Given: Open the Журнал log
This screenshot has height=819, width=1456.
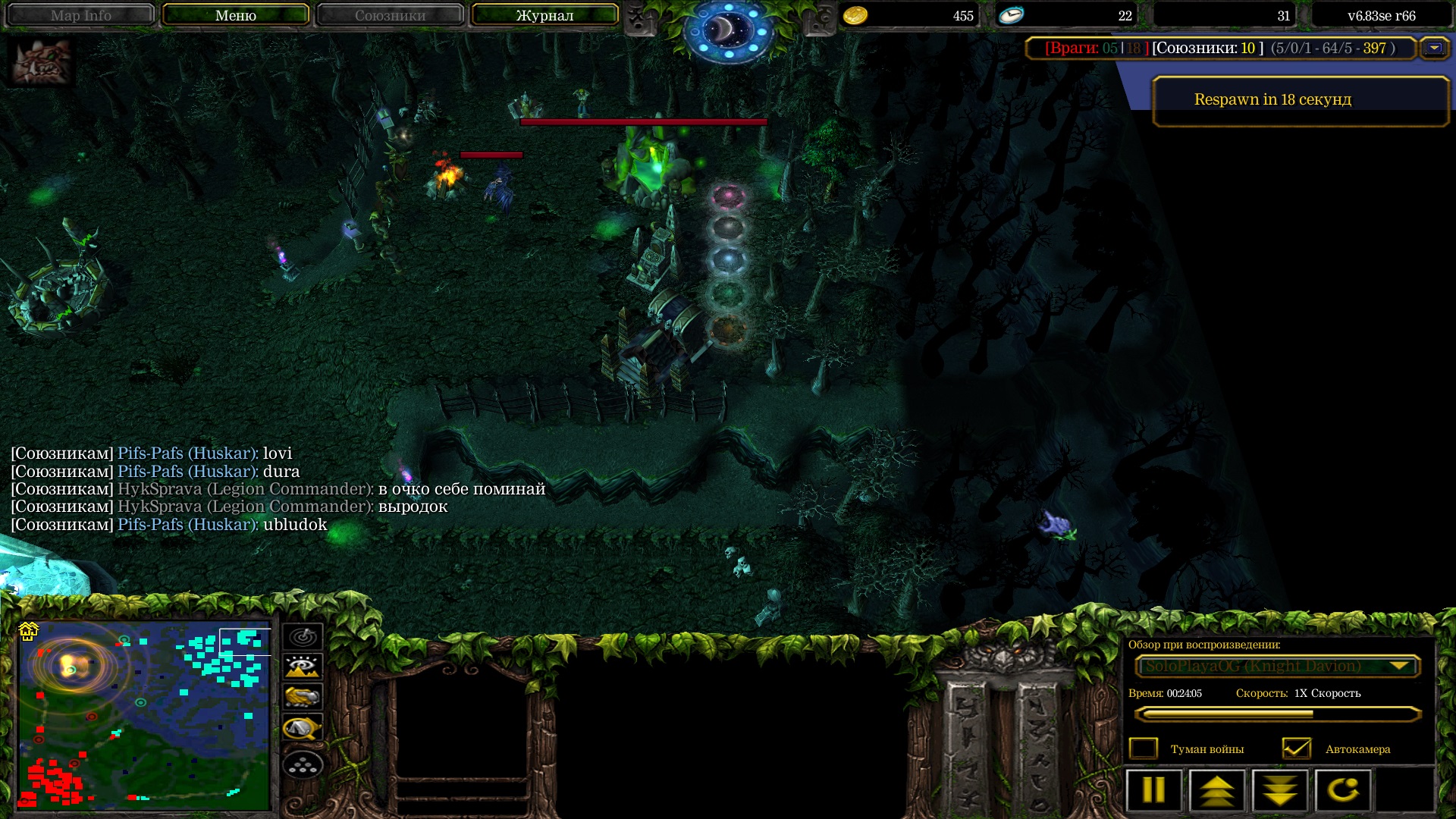Looking at the screenshot, I should point(544,15).
